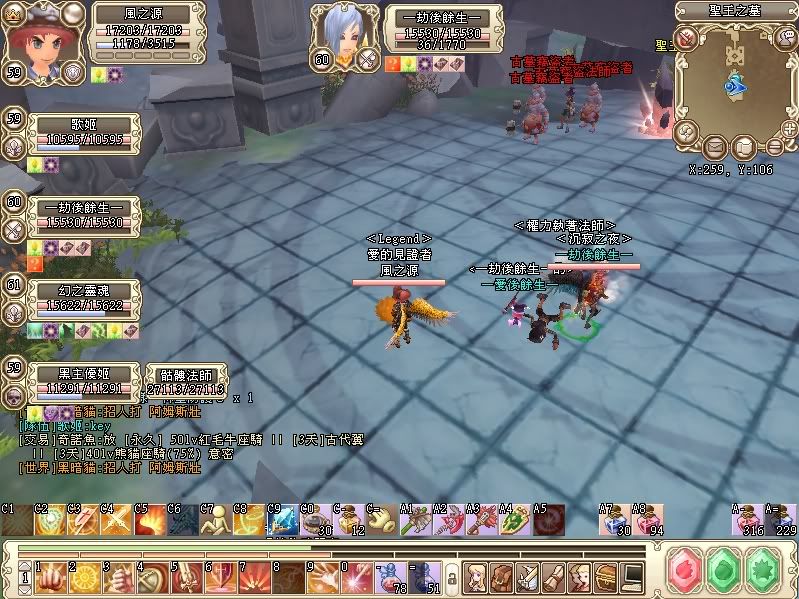Use the scroll item with count 12
This screenshot has height=599, width=799.
tap(348, 520)
